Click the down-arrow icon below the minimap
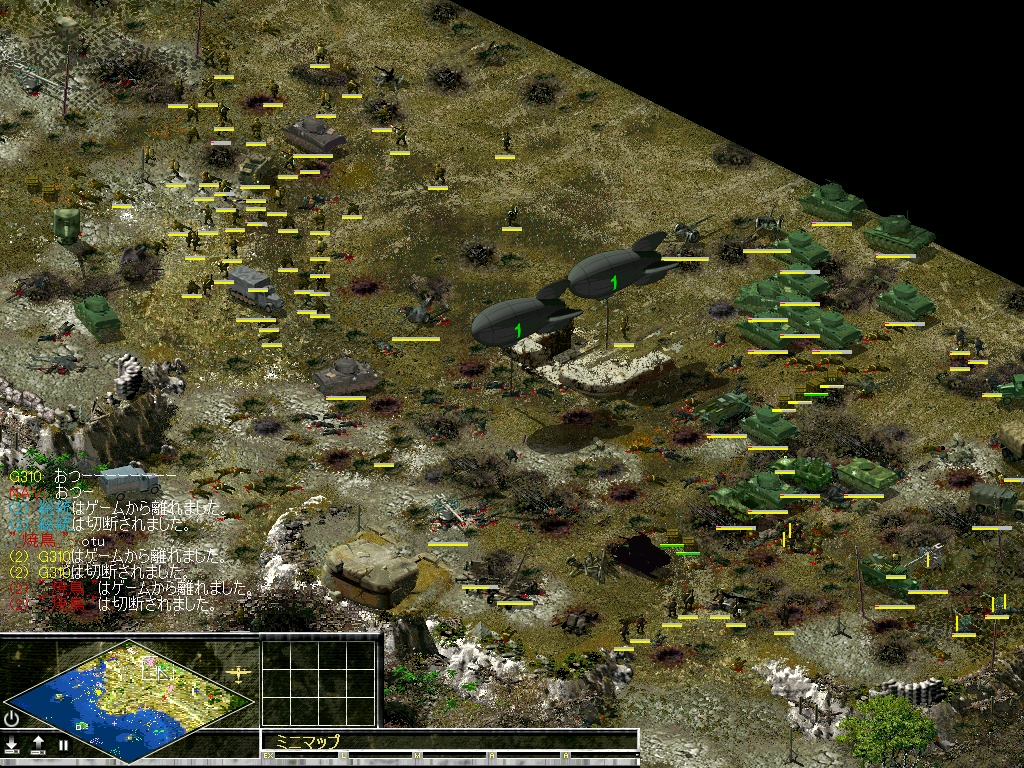 (x=12, y=745)
